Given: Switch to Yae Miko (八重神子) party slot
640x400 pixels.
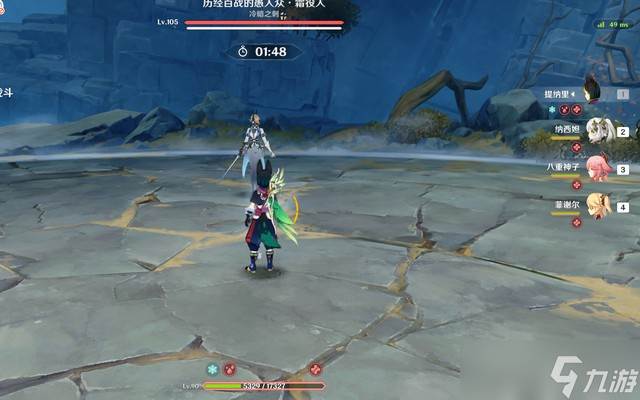Looking at the screenshot, I should [x=597, y=167].
